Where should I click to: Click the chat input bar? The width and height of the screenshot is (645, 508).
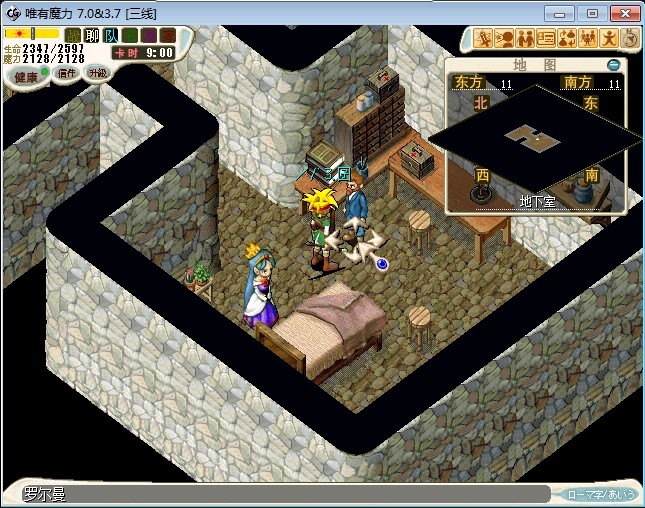tap(285, 494)
